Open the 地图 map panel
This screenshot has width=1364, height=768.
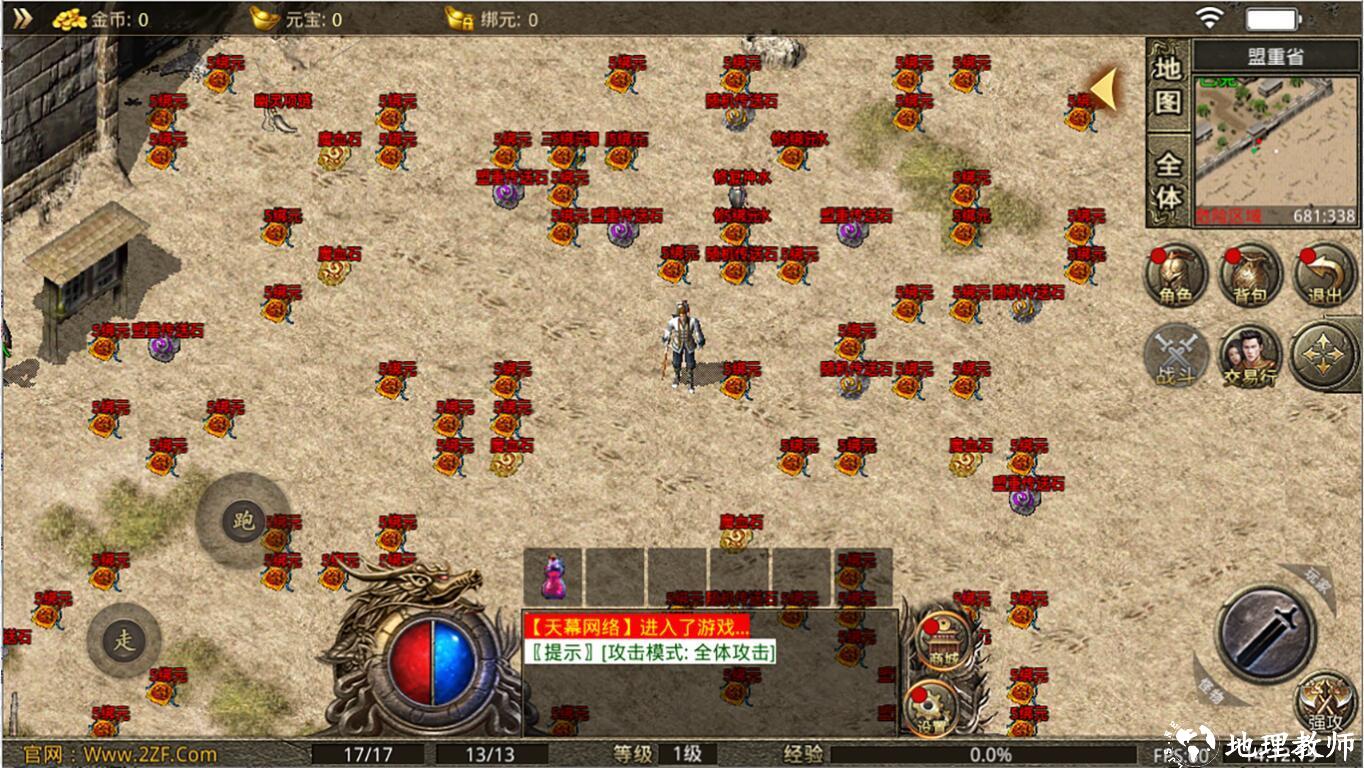(1168, 85)
